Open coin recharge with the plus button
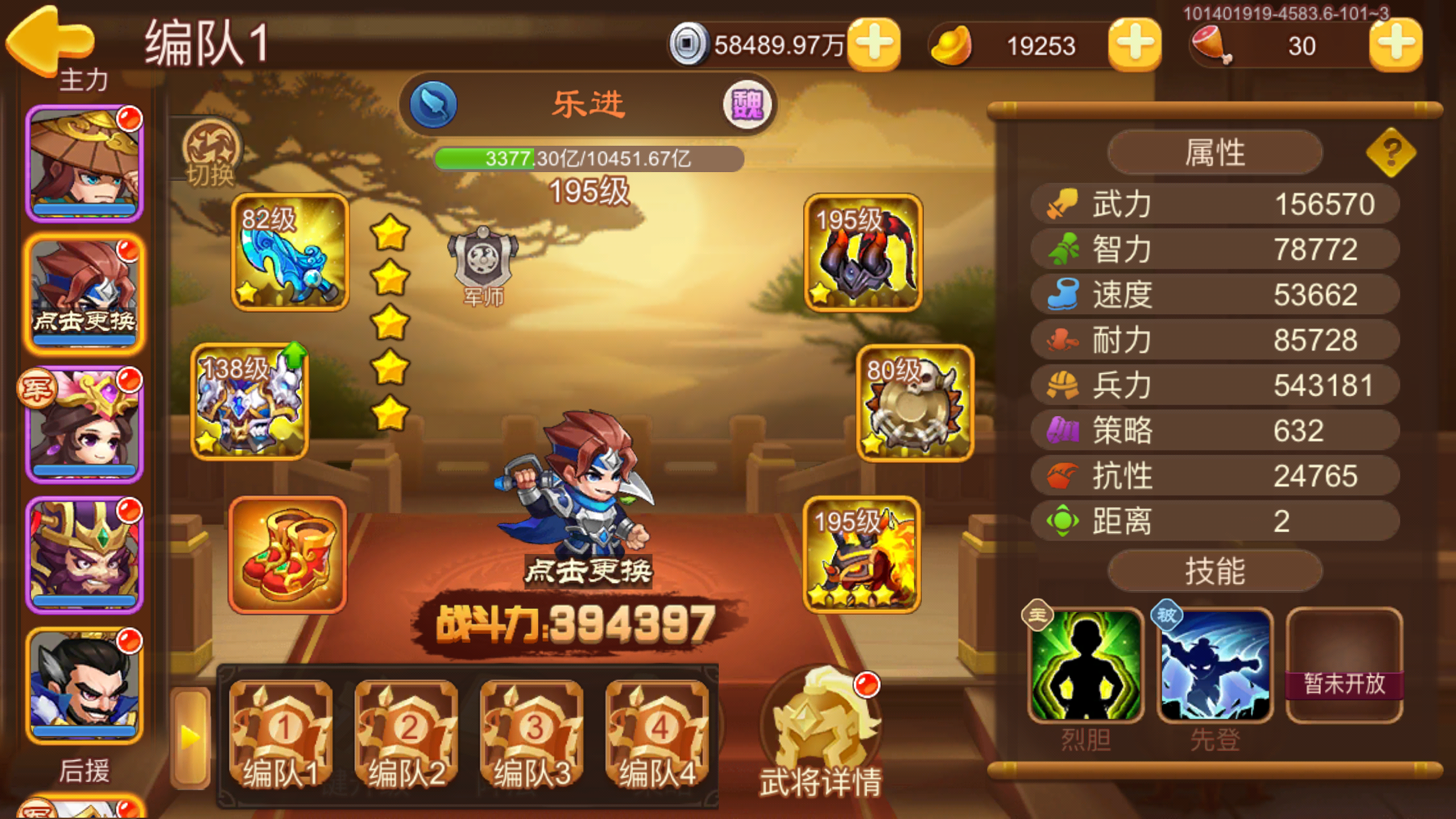This screenshot has width=1456, height=819. (x=874, y=46)
